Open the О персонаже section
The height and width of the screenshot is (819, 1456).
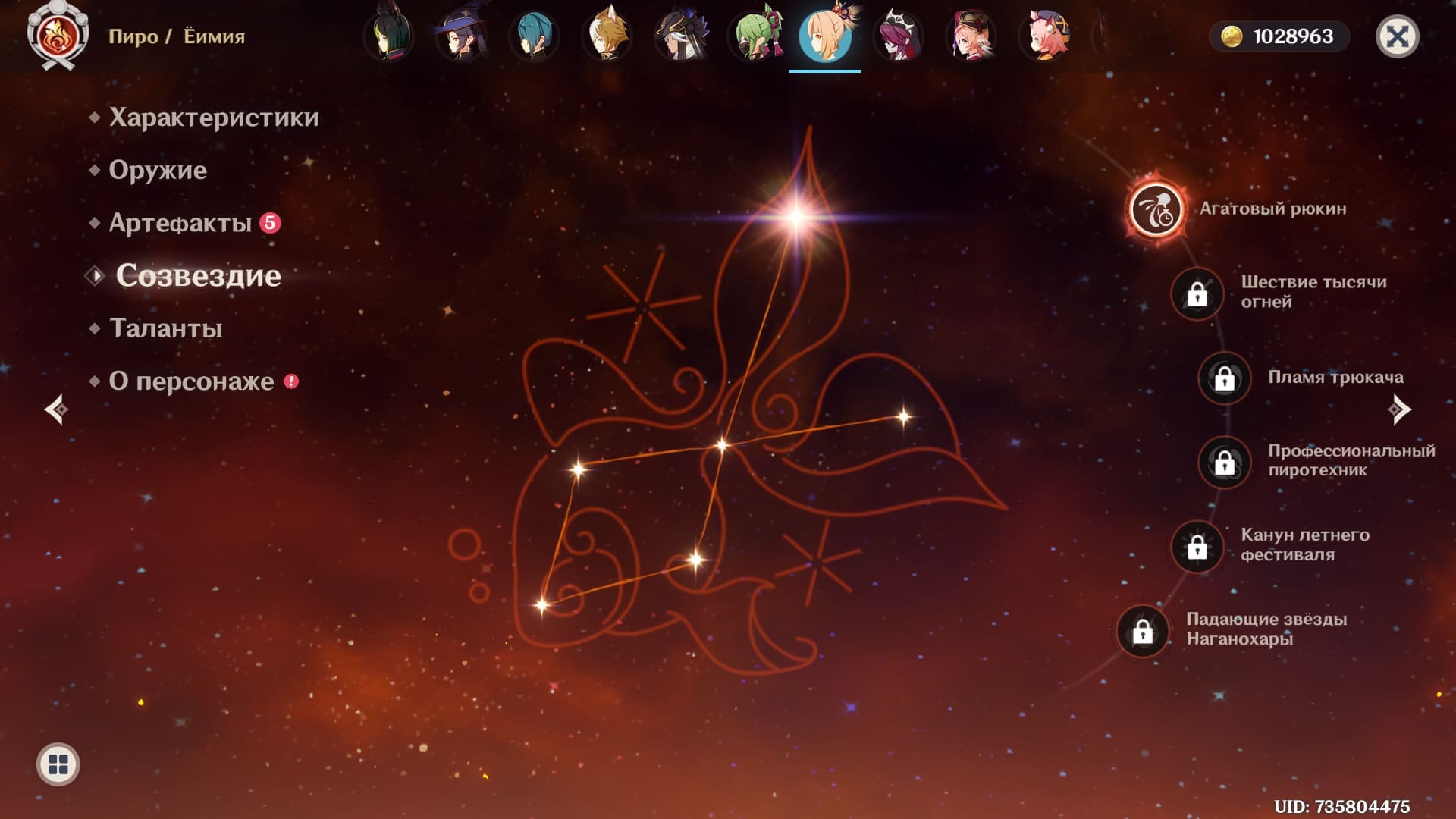(191, 381)
